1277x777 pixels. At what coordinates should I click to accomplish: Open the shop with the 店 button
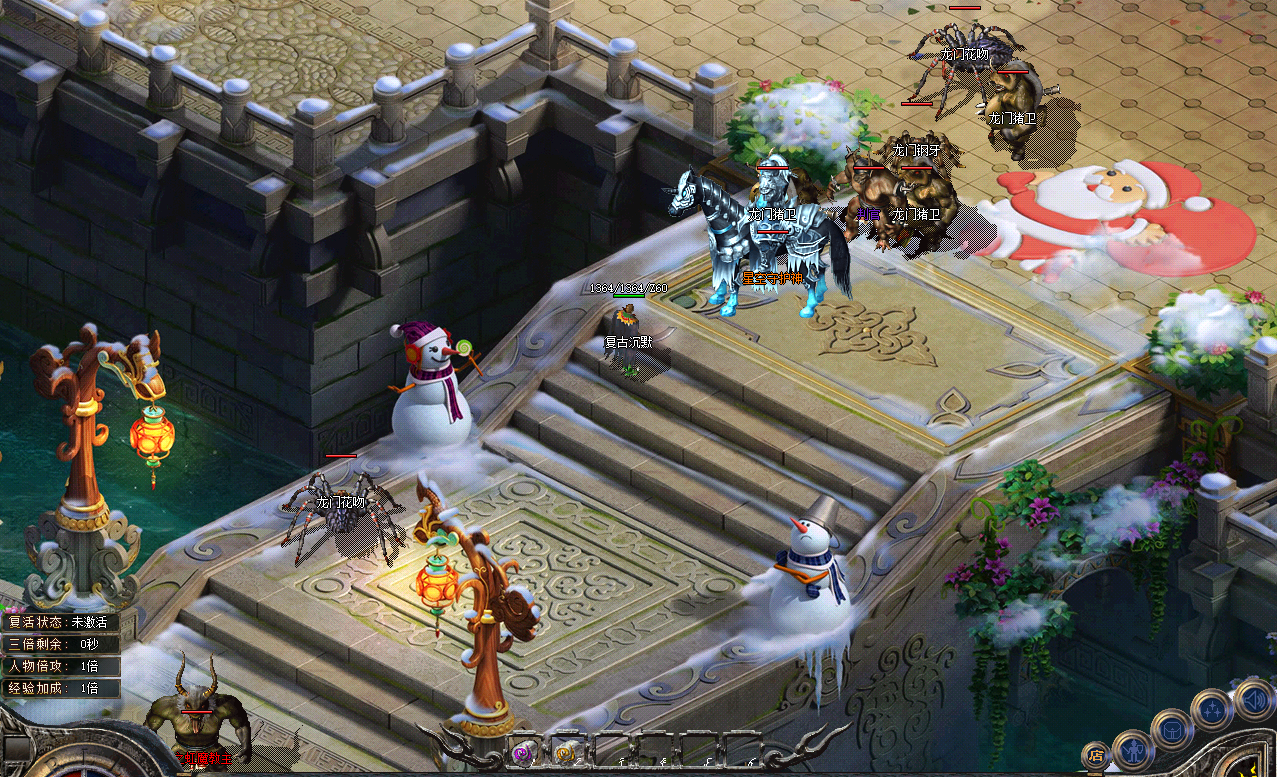coord(1097,754)
